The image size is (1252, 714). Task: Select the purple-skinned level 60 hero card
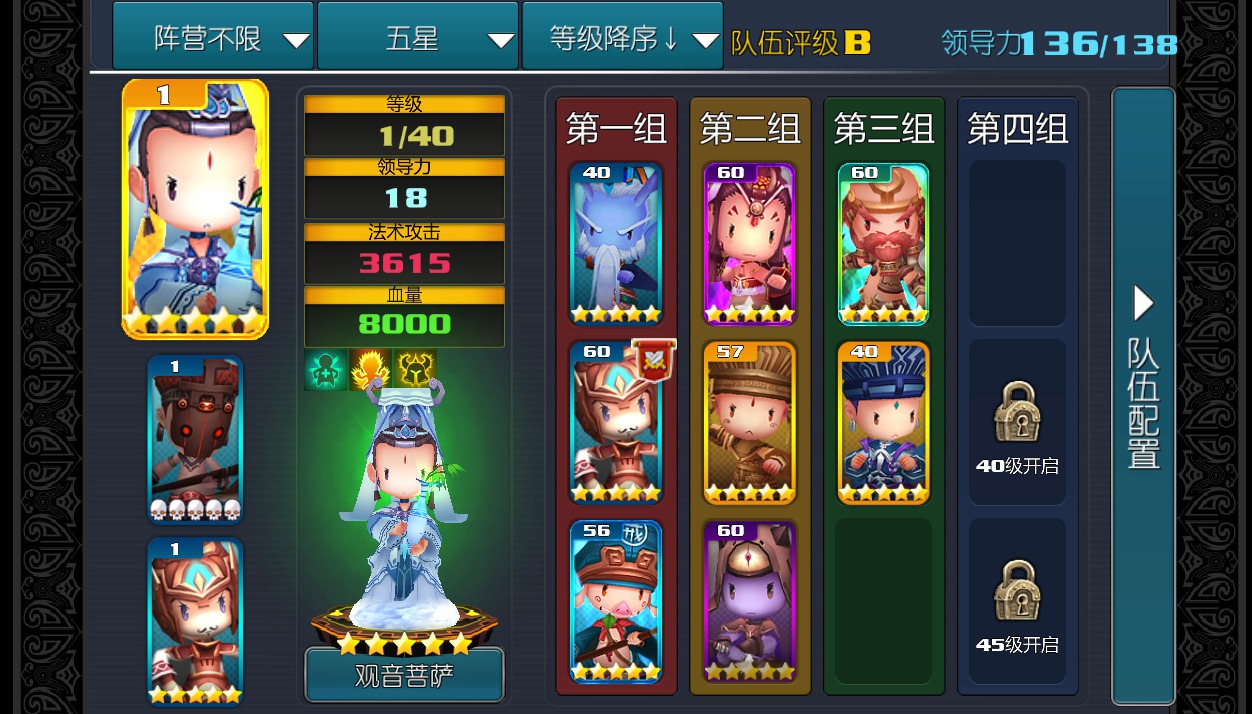750,602
